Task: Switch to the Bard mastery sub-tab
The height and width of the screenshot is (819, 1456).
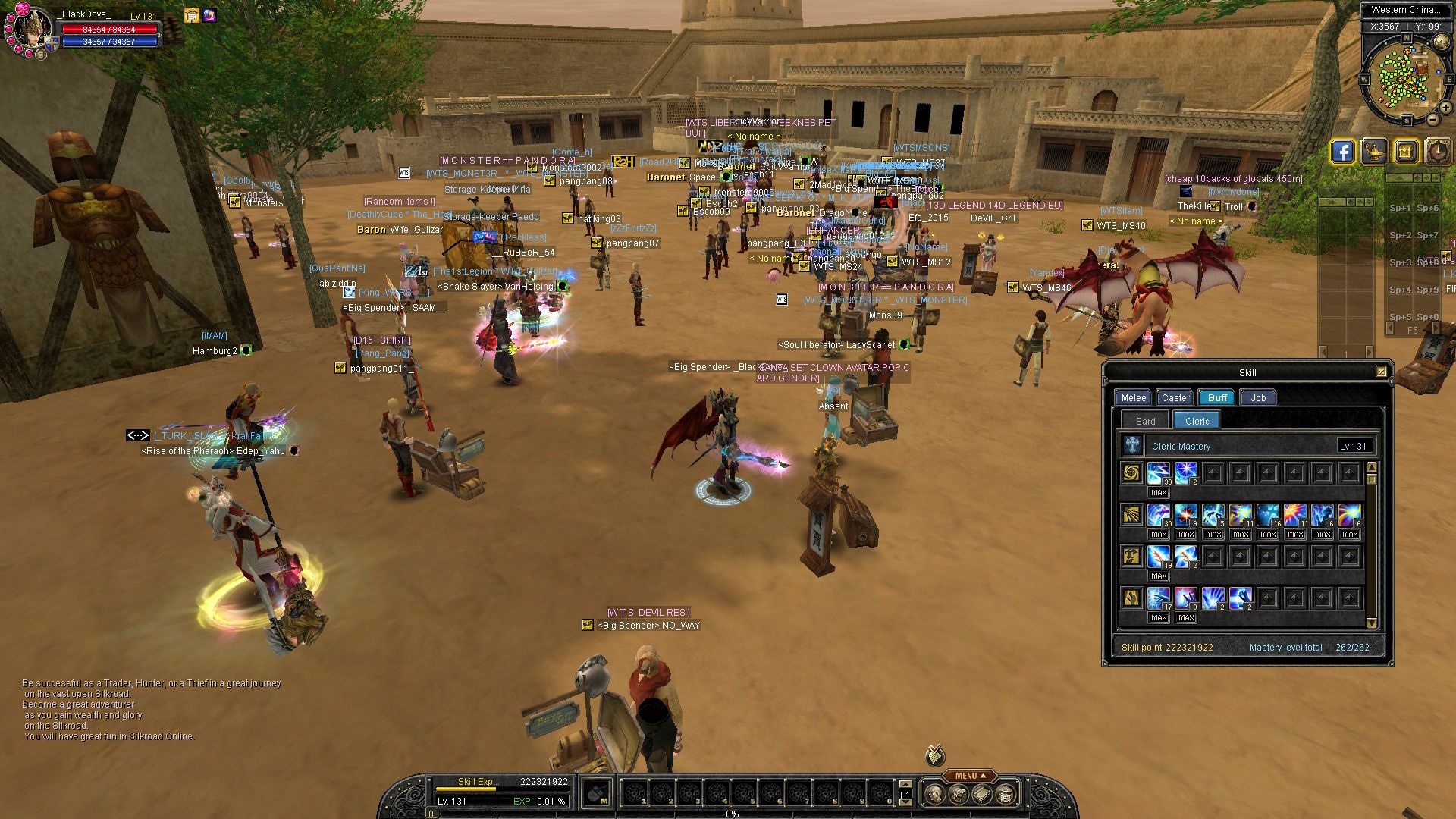Action: click(x=1145, y=421)
